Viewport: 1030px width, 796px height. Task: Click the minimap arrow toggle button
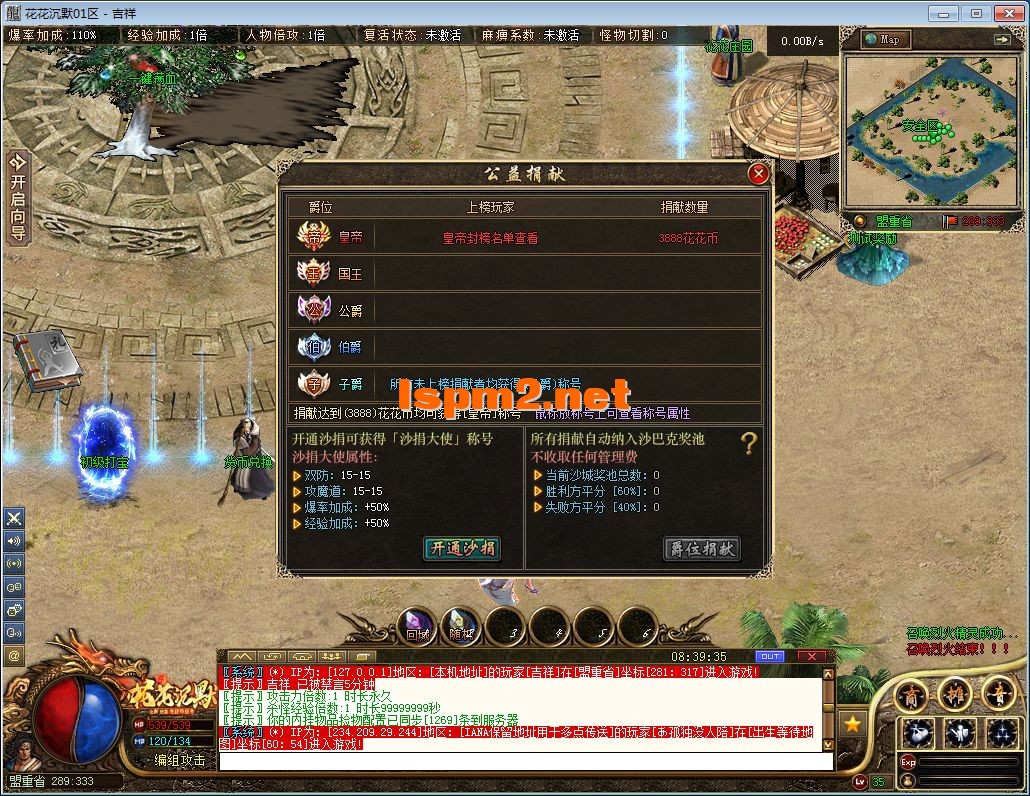(x=1001, y=39)
